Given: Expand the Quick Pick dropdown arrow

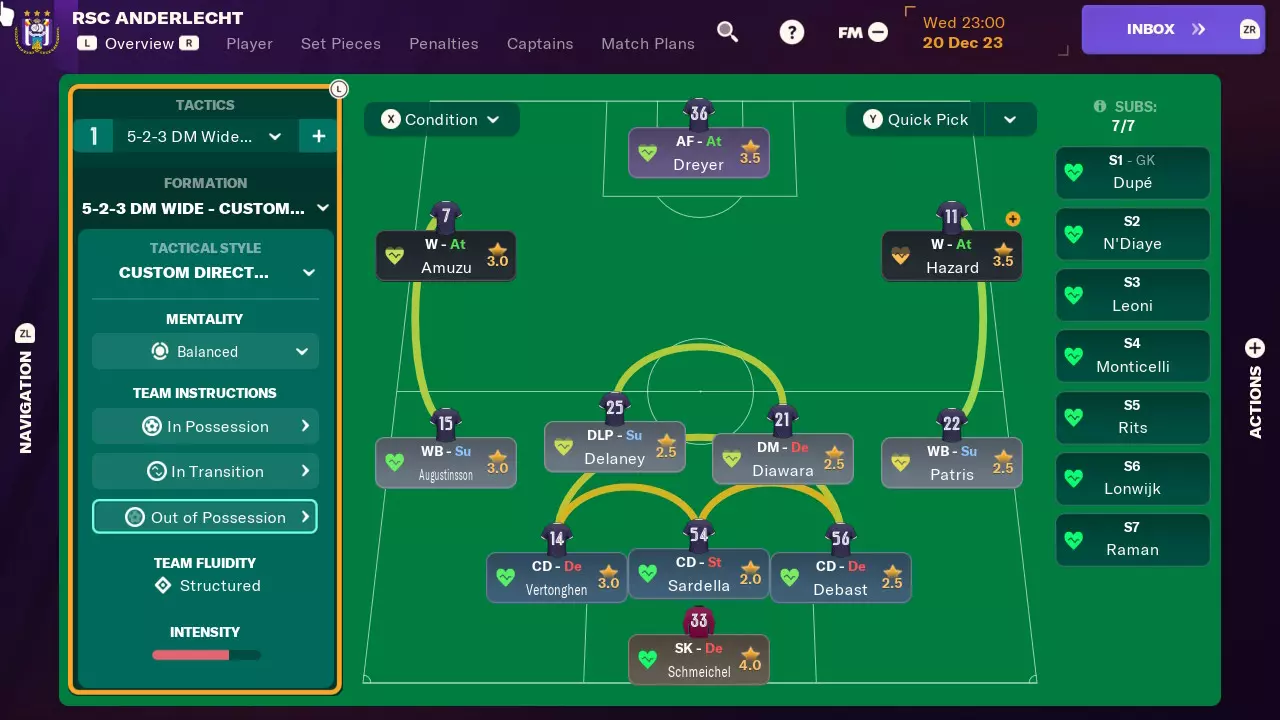Looking at the screenshot, I should (1010, 119).
